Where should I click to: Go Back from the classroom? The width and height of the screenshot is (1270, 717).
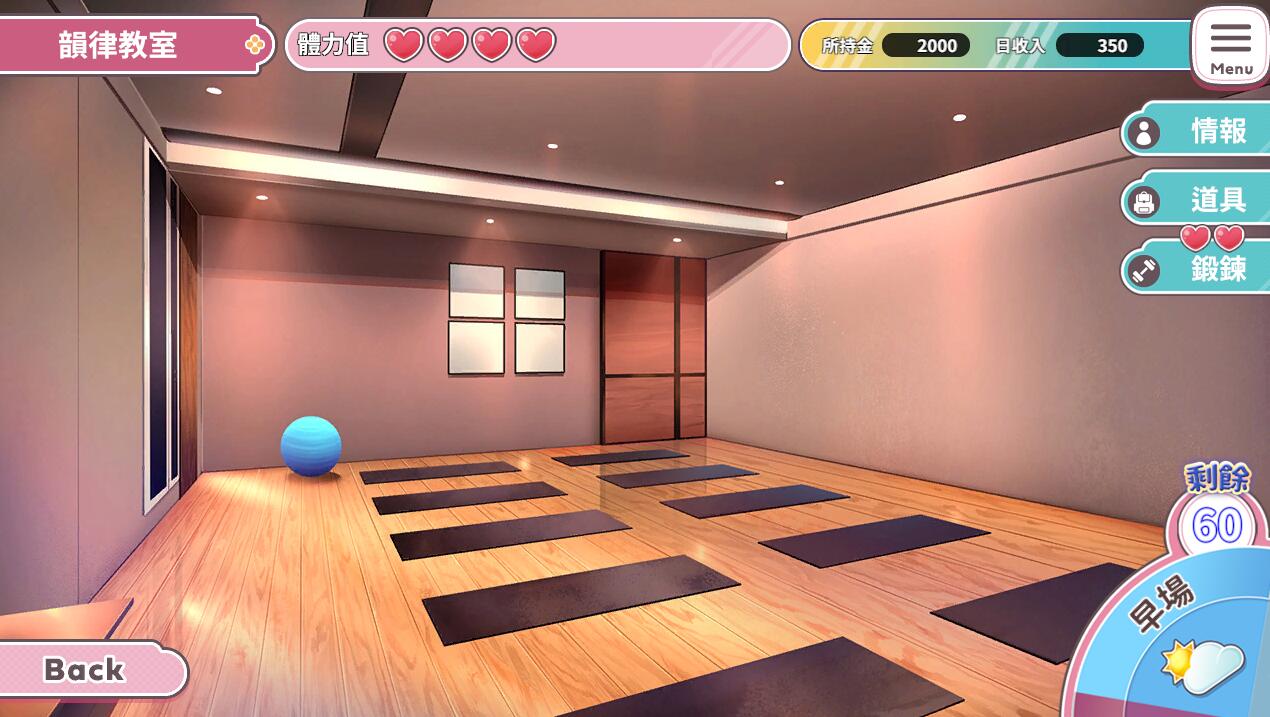(88, 669)
